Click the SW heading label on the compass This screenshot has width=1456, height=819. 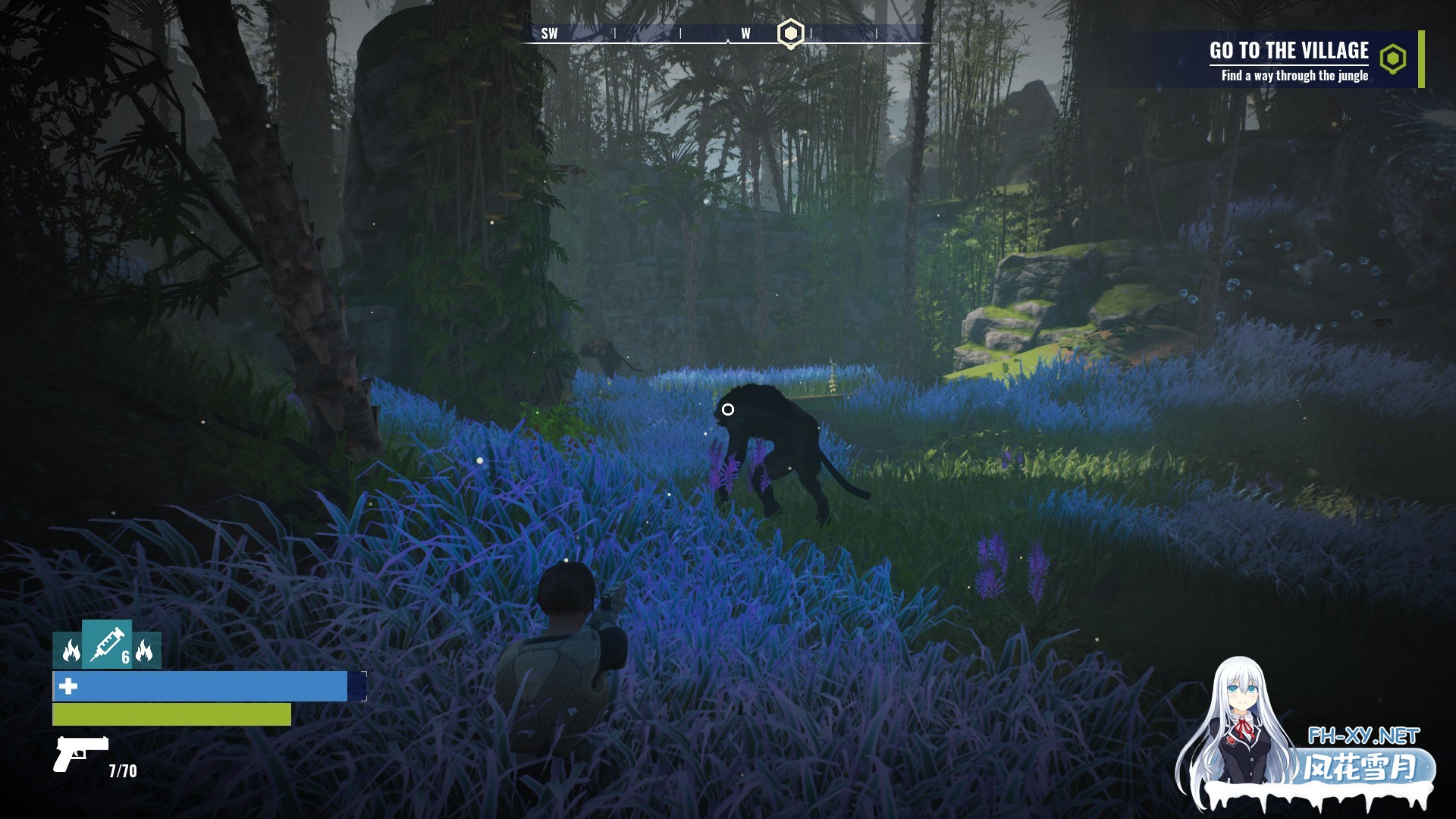[550, 33]
